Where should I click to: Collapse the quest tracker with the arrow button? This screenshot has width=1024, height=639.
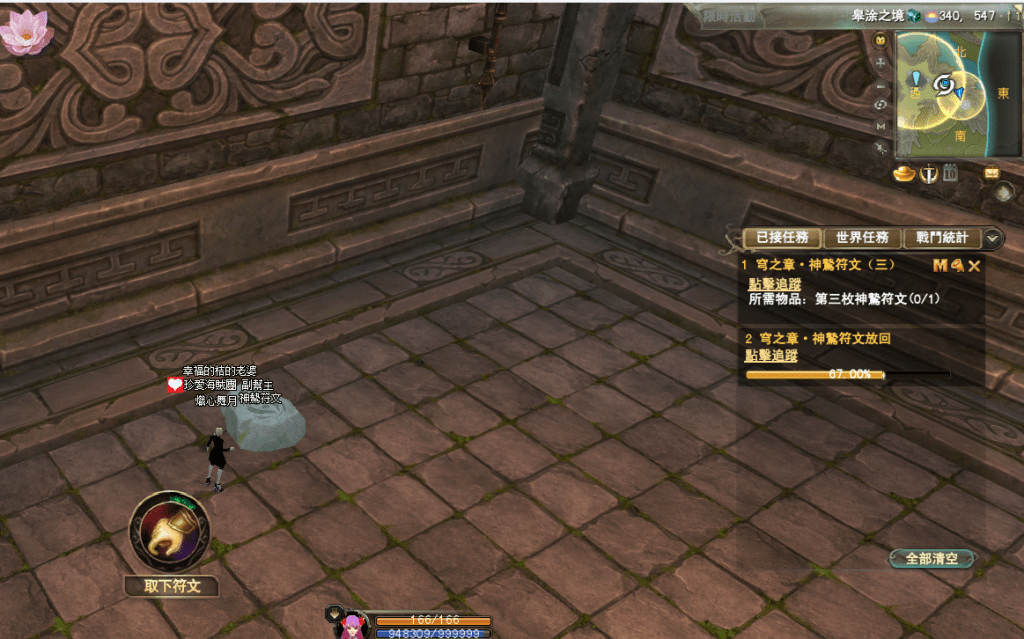992,238
